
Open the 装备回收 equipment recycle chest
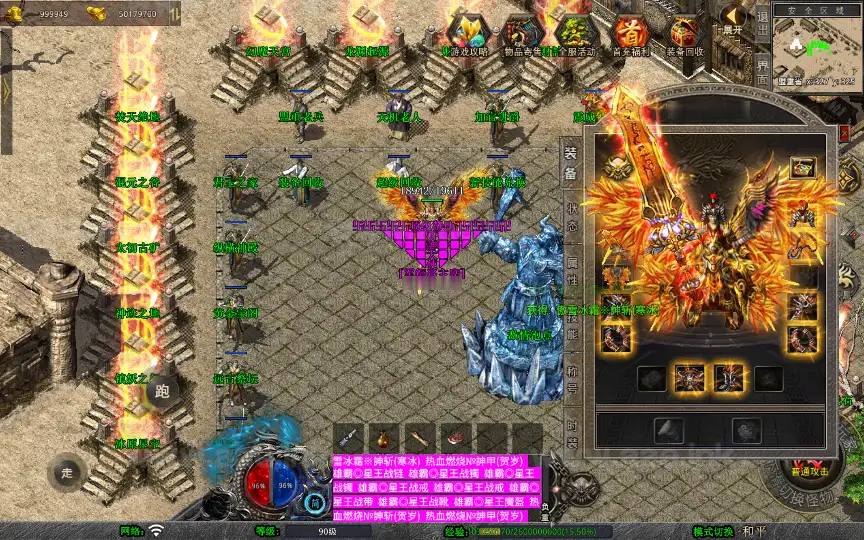pyautogui.click(x=685, y=34)
